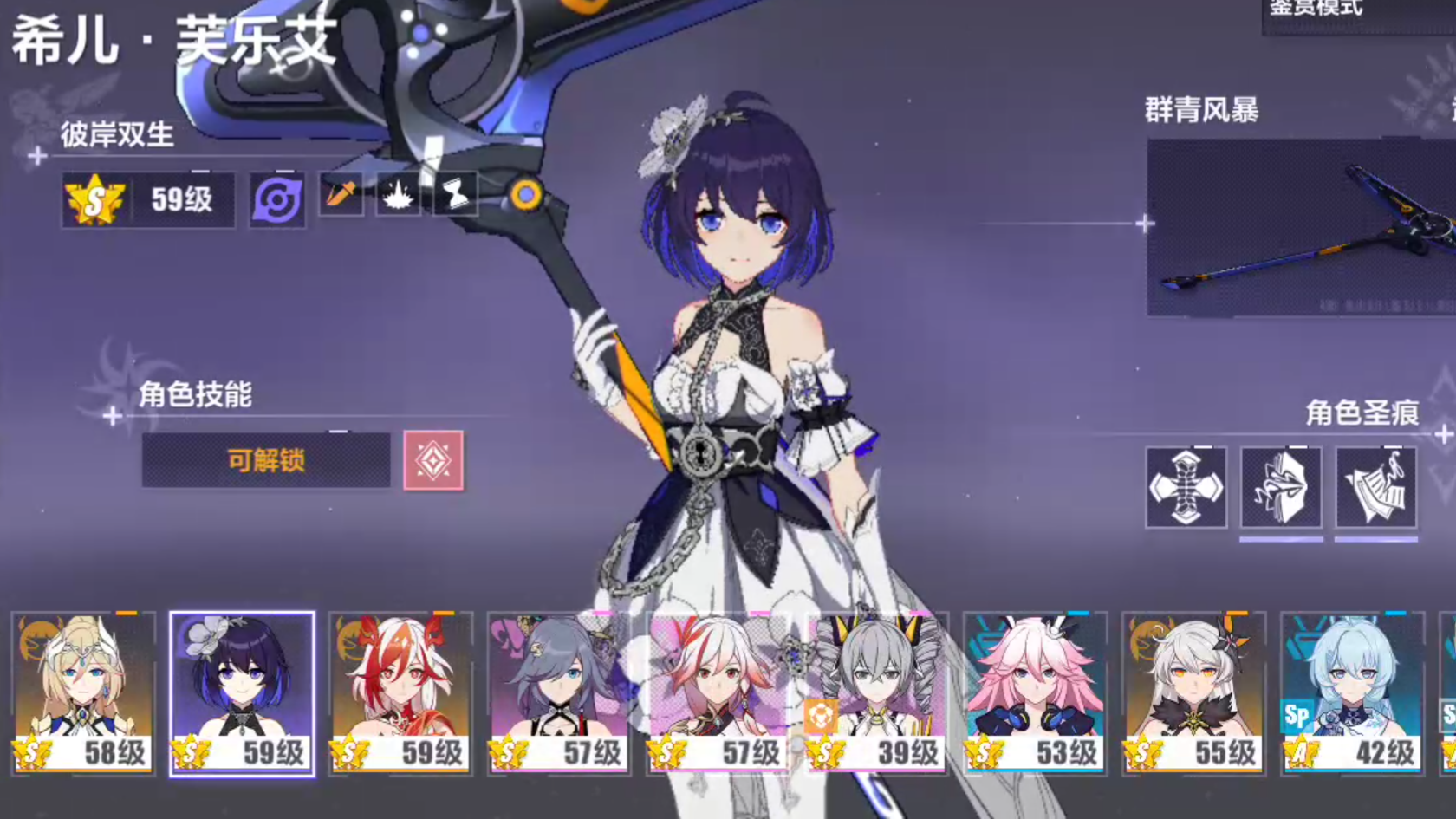Select the level 39 drill-haired character portrait
This screenshot has width=1456, height=819.
tap(877, 693)
